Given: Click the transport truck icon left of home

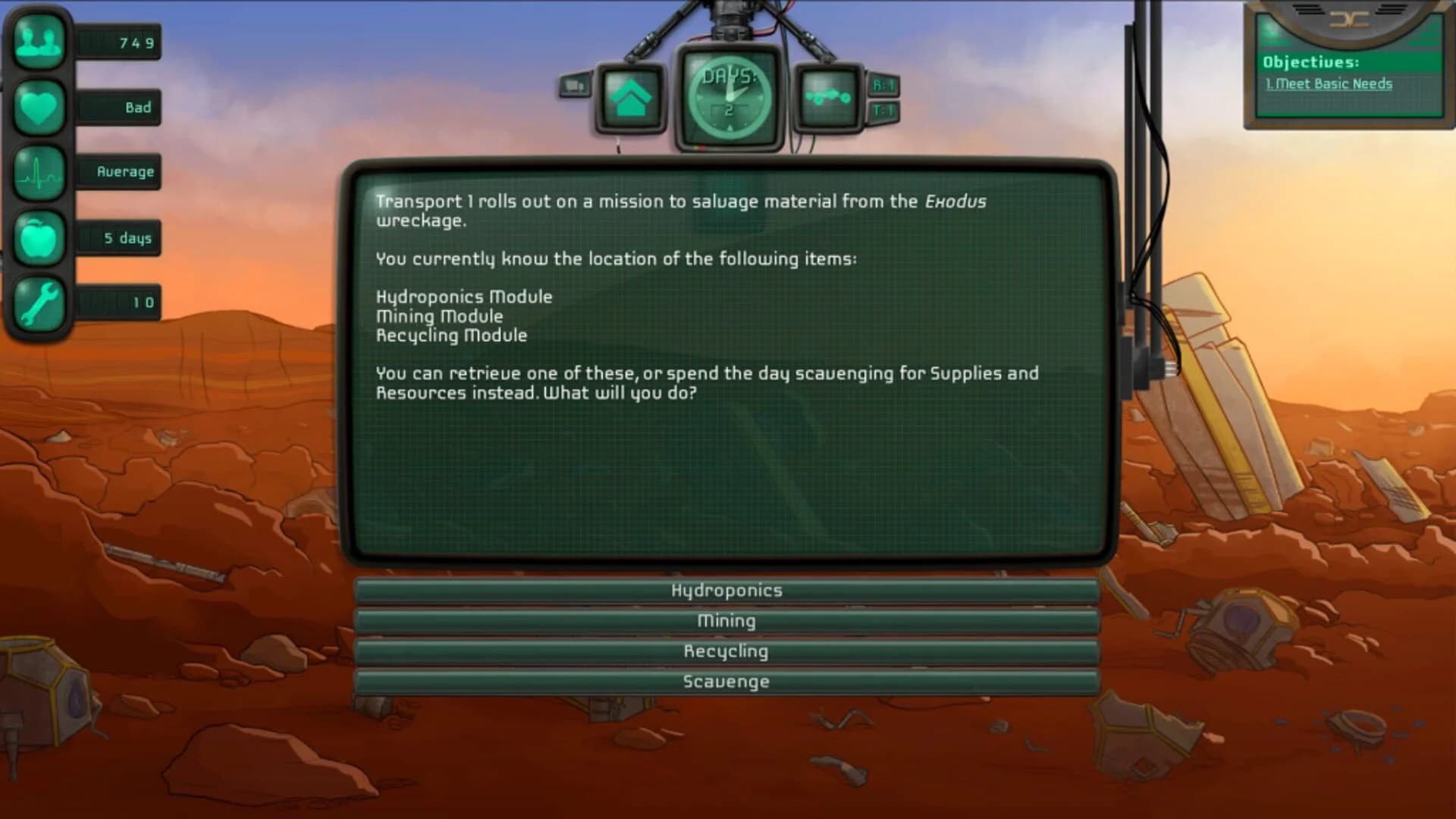Looking at the screenshot, I should 574,86.
